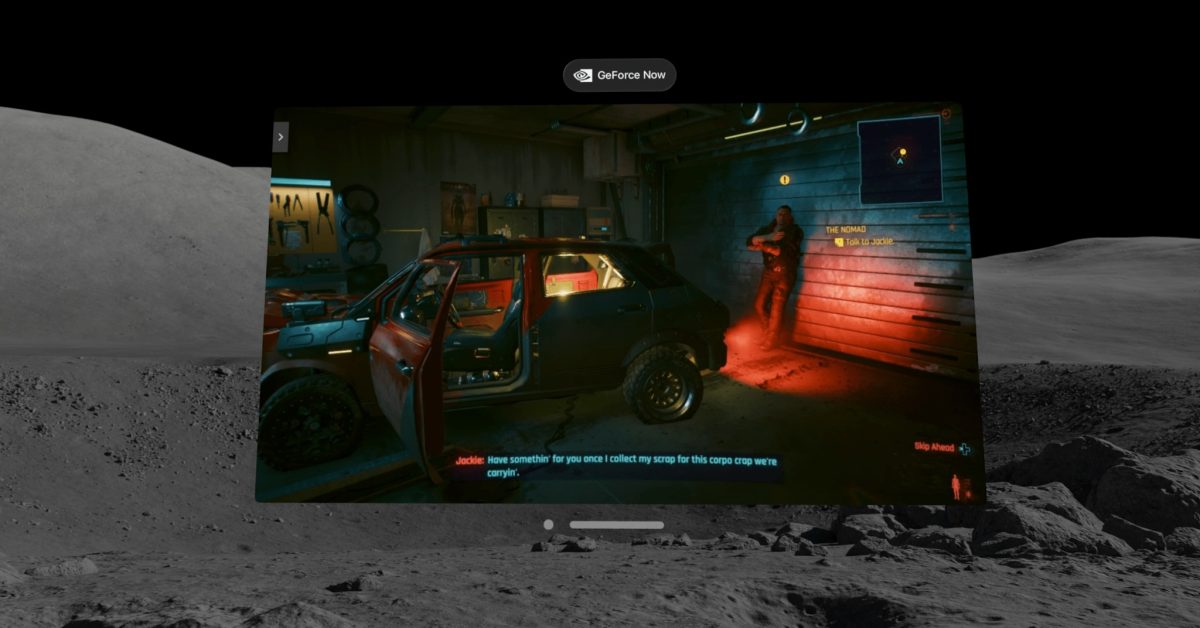Click the yellow exclamation quest marker
This screenshot has width=1200, height=628.
pyautogui.click(x=785, y=180)
